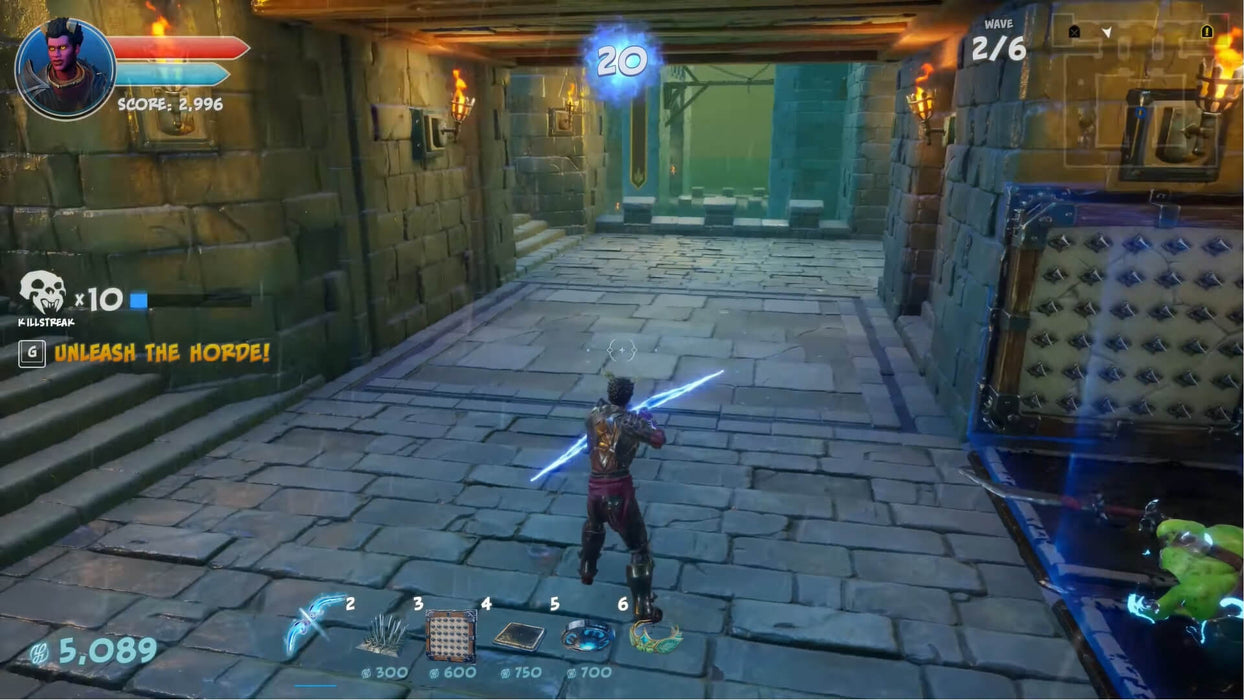Select the studded wall trap costing 600

click(451, 634)
